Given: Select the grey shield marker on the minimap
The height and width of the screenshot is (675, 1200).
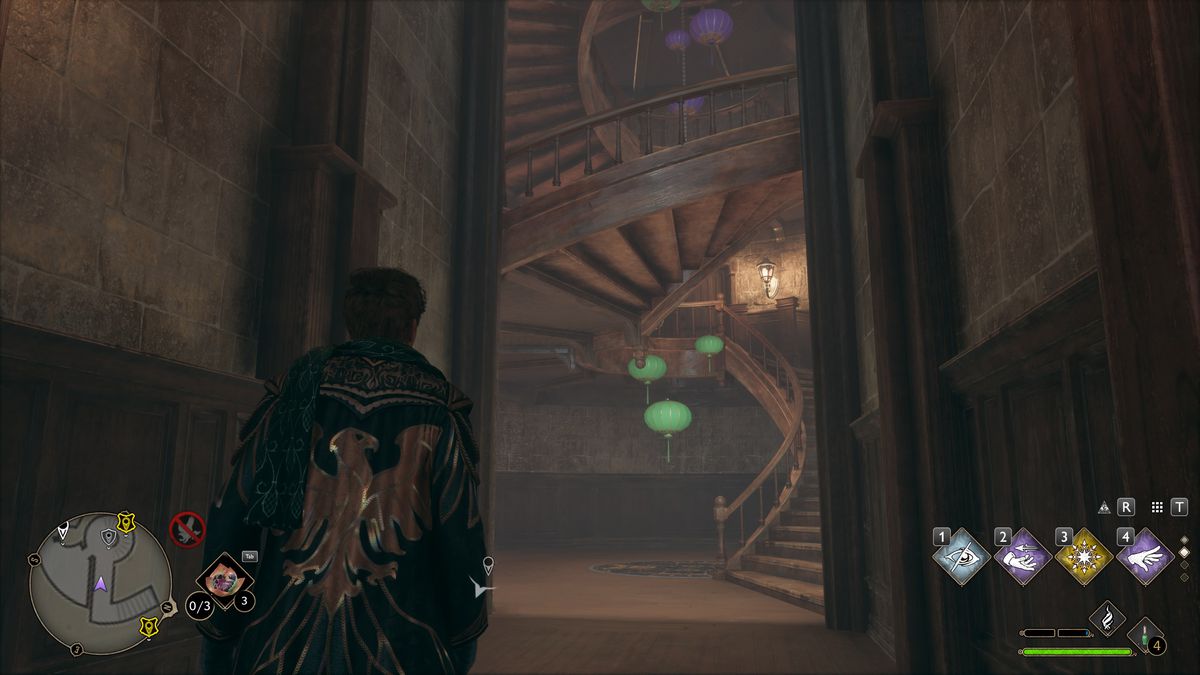Looking at the screenshot, I should (x=108, y=538).
